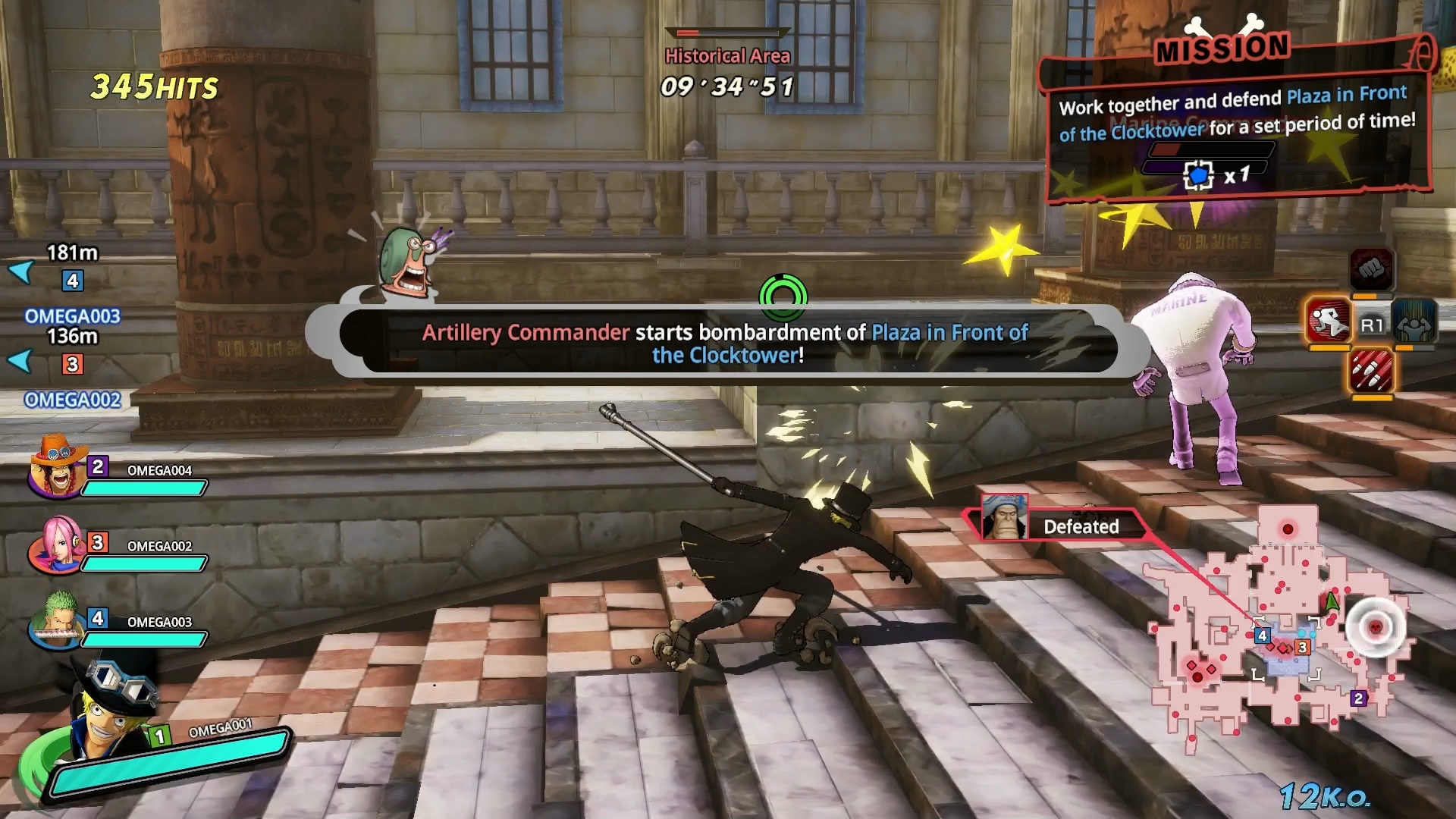Activate the fist special attack icon
This screenshot has height=819, width=1456.
(1371, 269)
